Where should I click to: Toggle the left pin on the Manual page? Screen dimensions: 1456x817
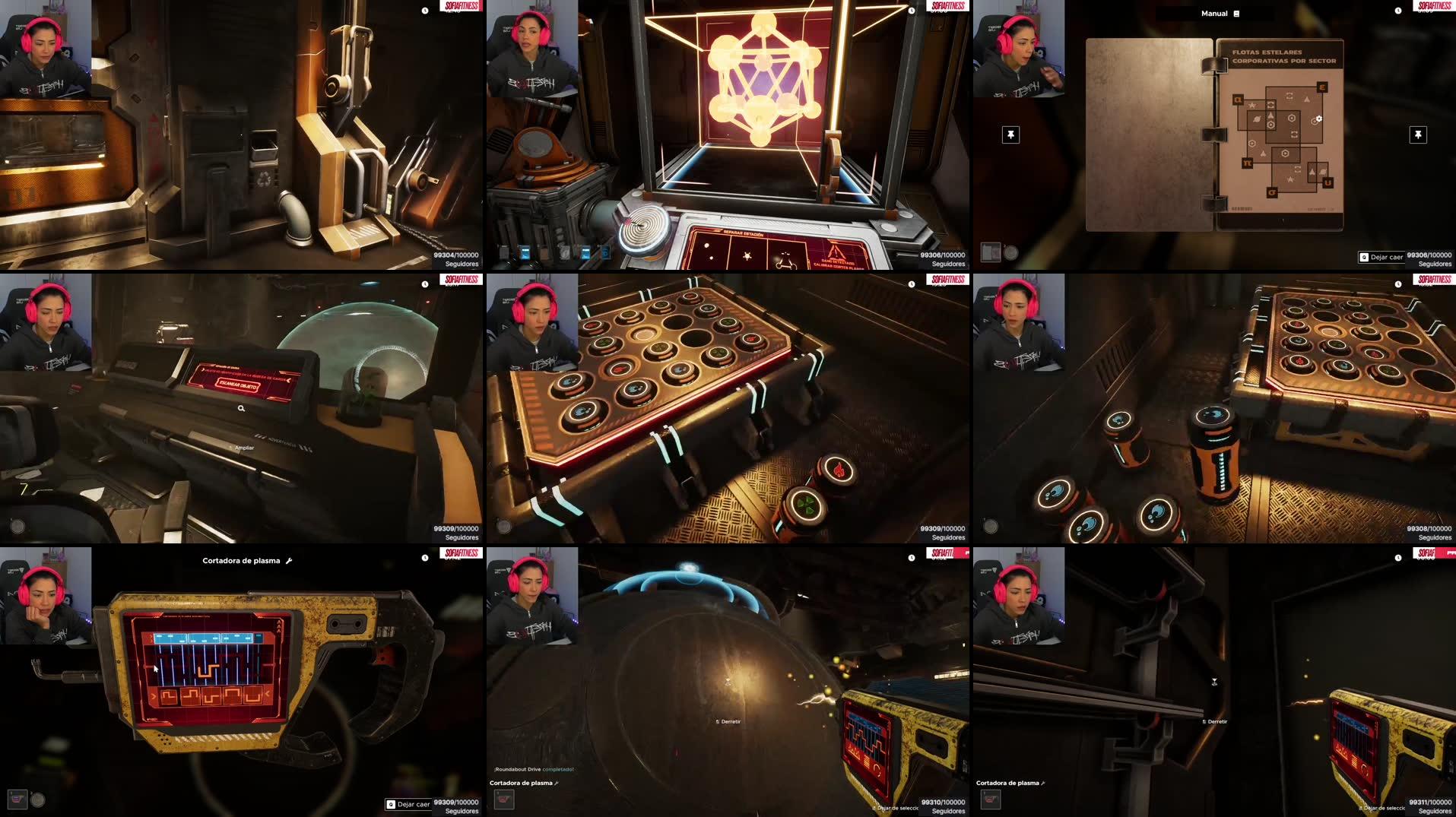tap(1010, 135)
